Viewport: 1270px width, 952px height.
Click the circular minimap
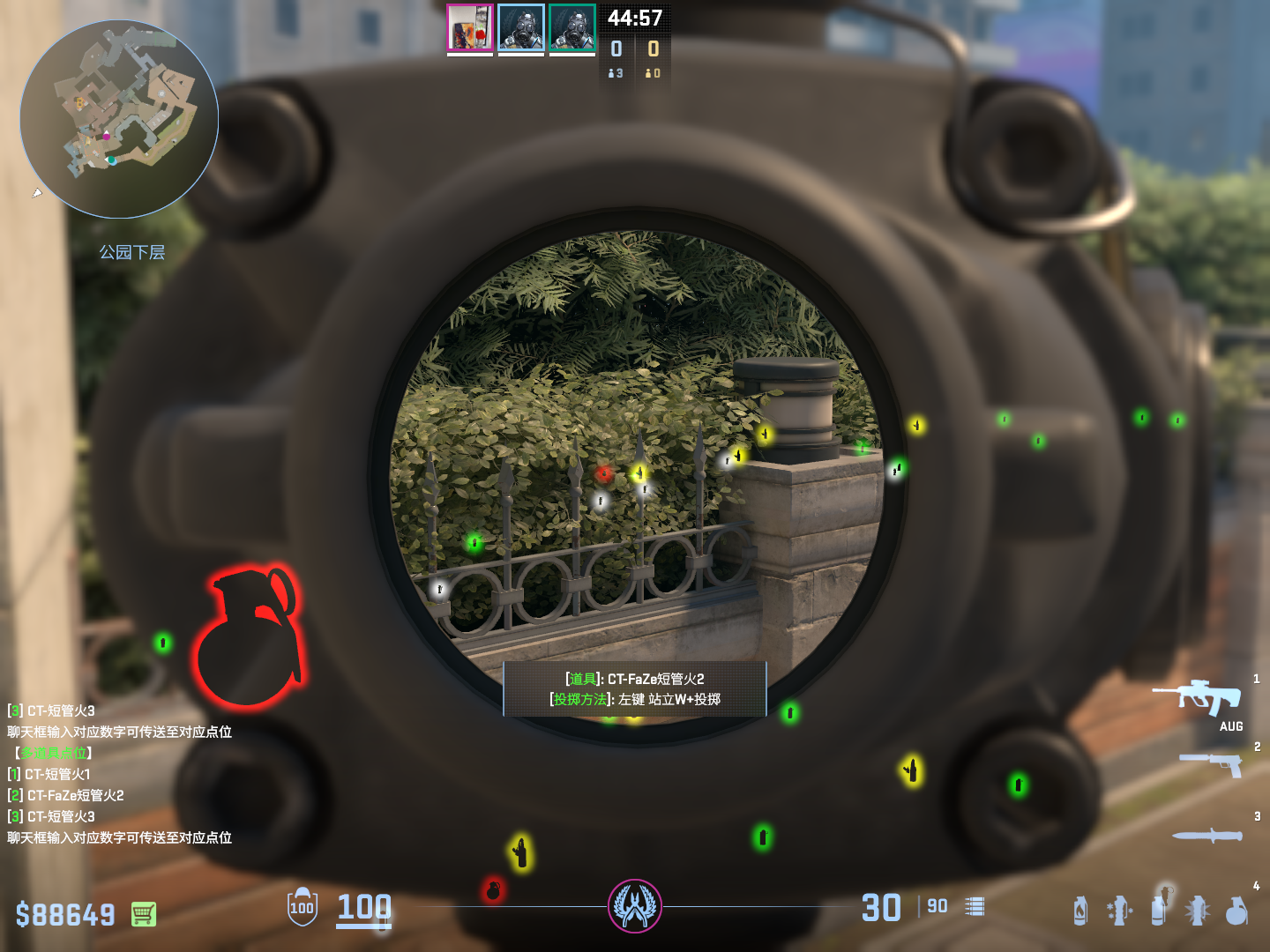(x=119, y=119)
